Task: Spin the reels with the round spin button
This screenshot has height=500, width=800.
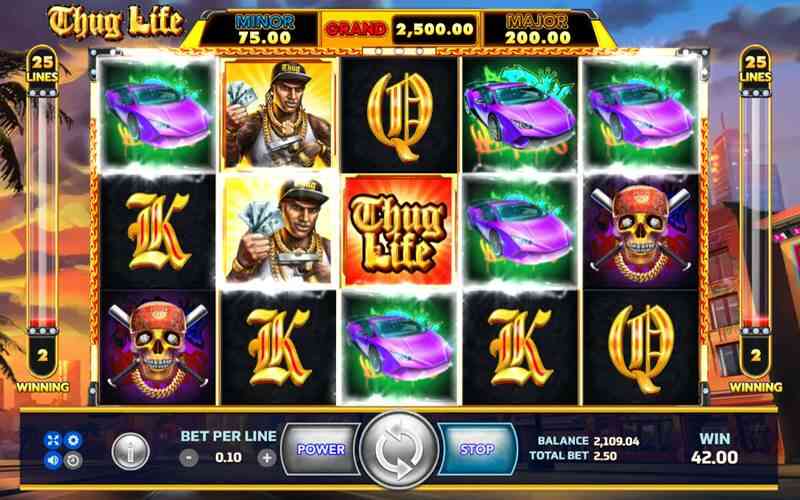Action: point(399,449)
